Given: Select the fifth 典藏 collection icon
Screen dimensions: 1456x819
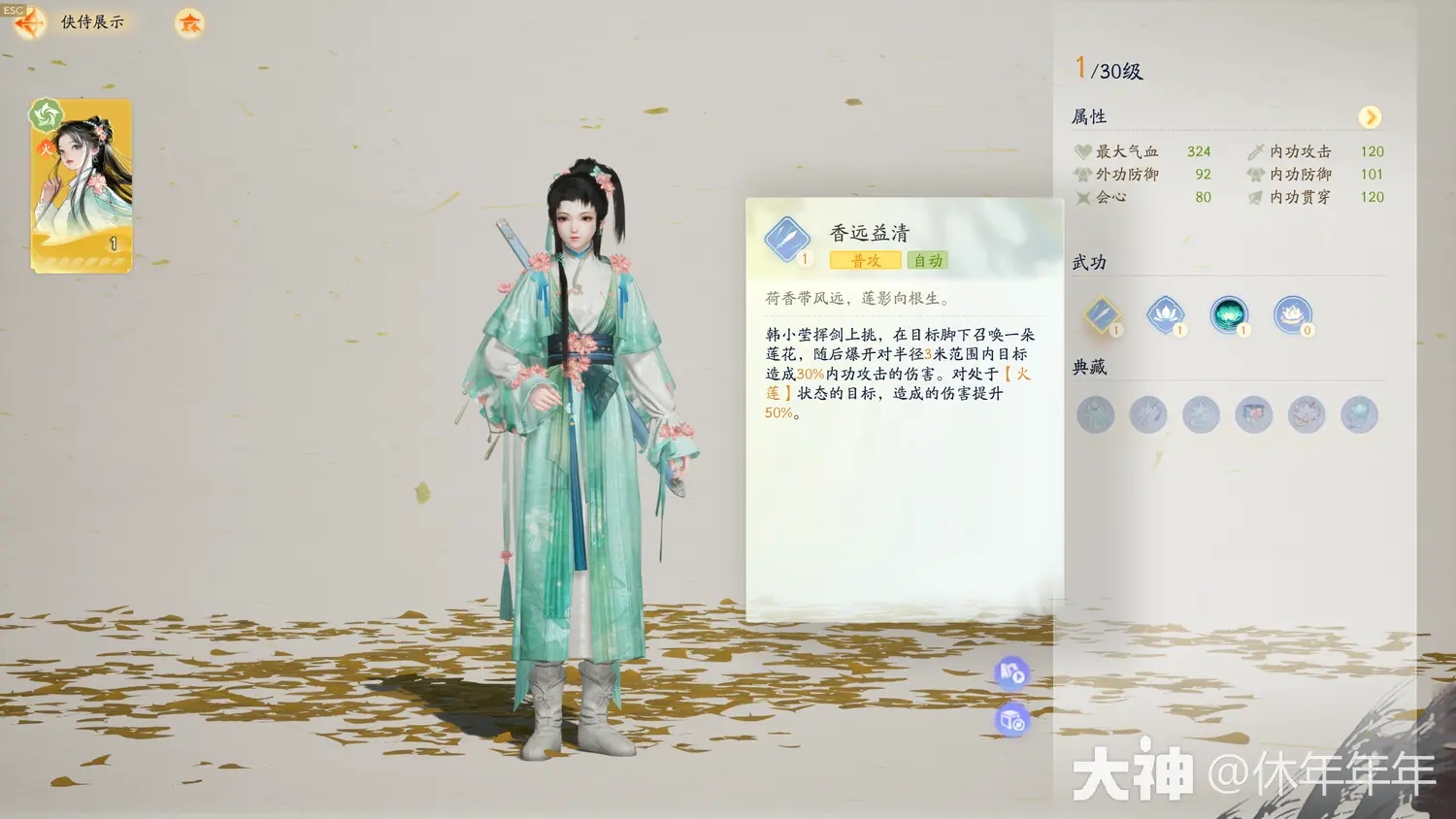Looking at the screenshot, I should click(1307, 414).
